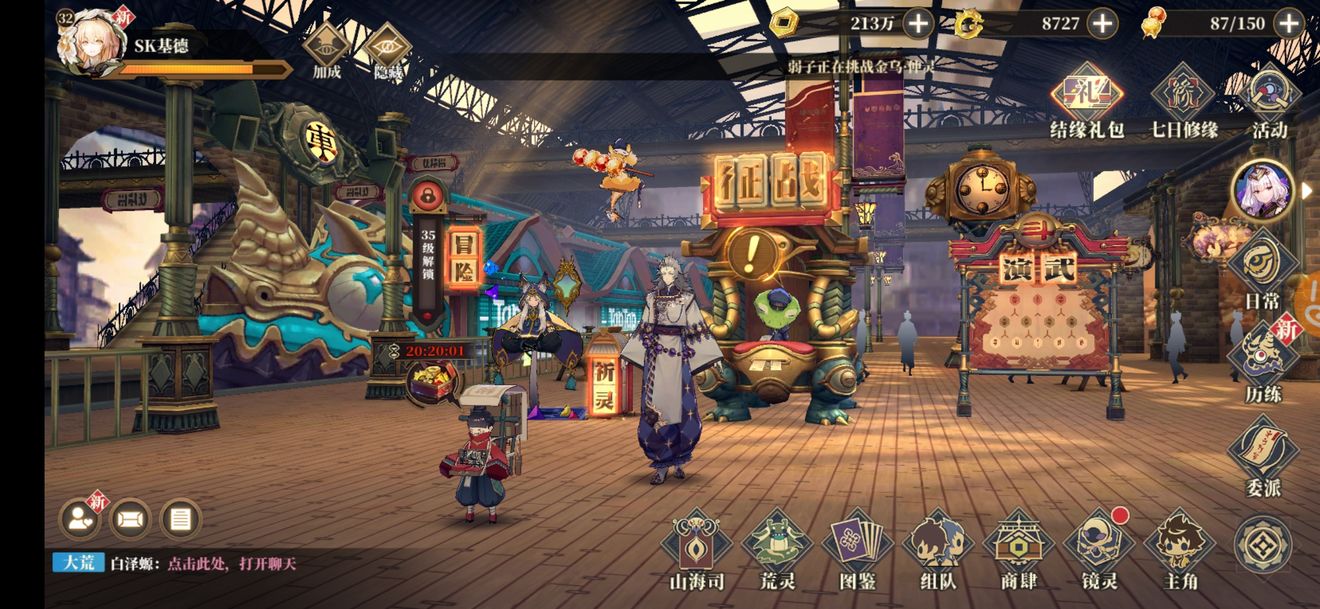Open the 委派 dispatch menu
Image resolution: width=1320 pixels, height=609 pixels.
pos(1262,455)
